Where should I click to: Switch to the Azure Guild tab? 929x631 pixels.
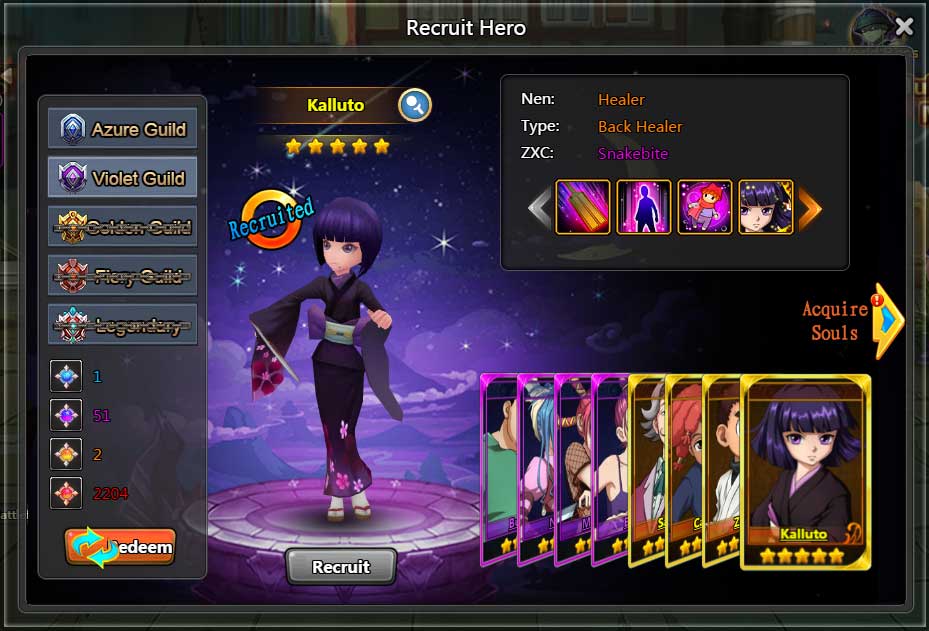pos(123,129)
